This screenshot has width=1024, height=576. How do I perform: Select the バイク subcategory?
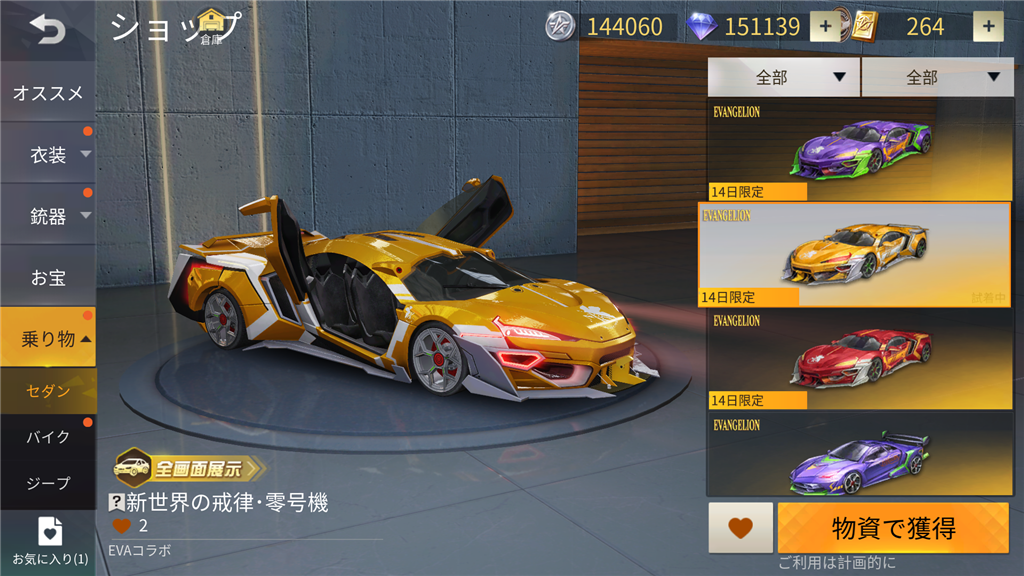(48, 437)
